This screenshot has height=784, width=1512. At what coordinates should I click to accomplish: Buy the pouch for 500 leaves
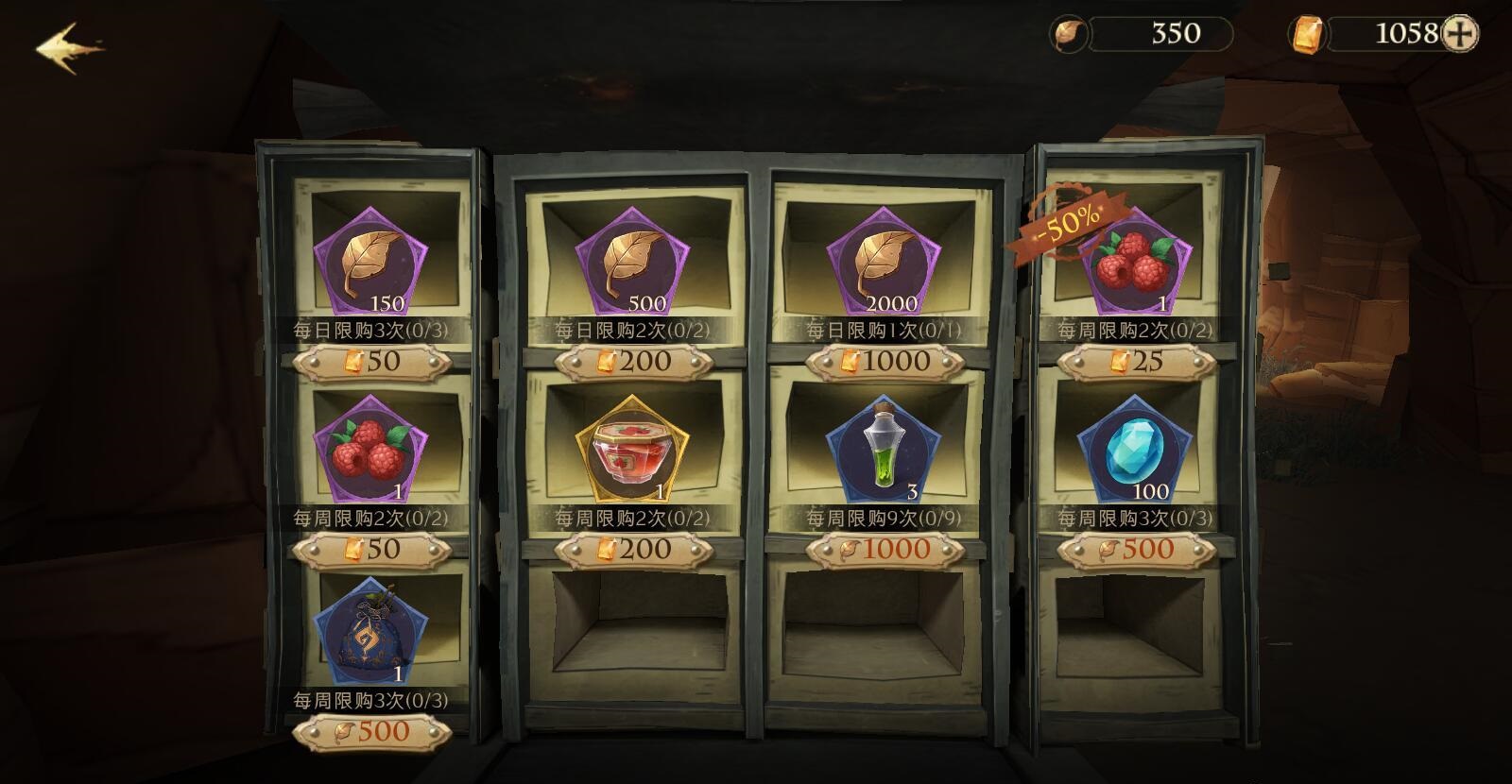point(370,731)
